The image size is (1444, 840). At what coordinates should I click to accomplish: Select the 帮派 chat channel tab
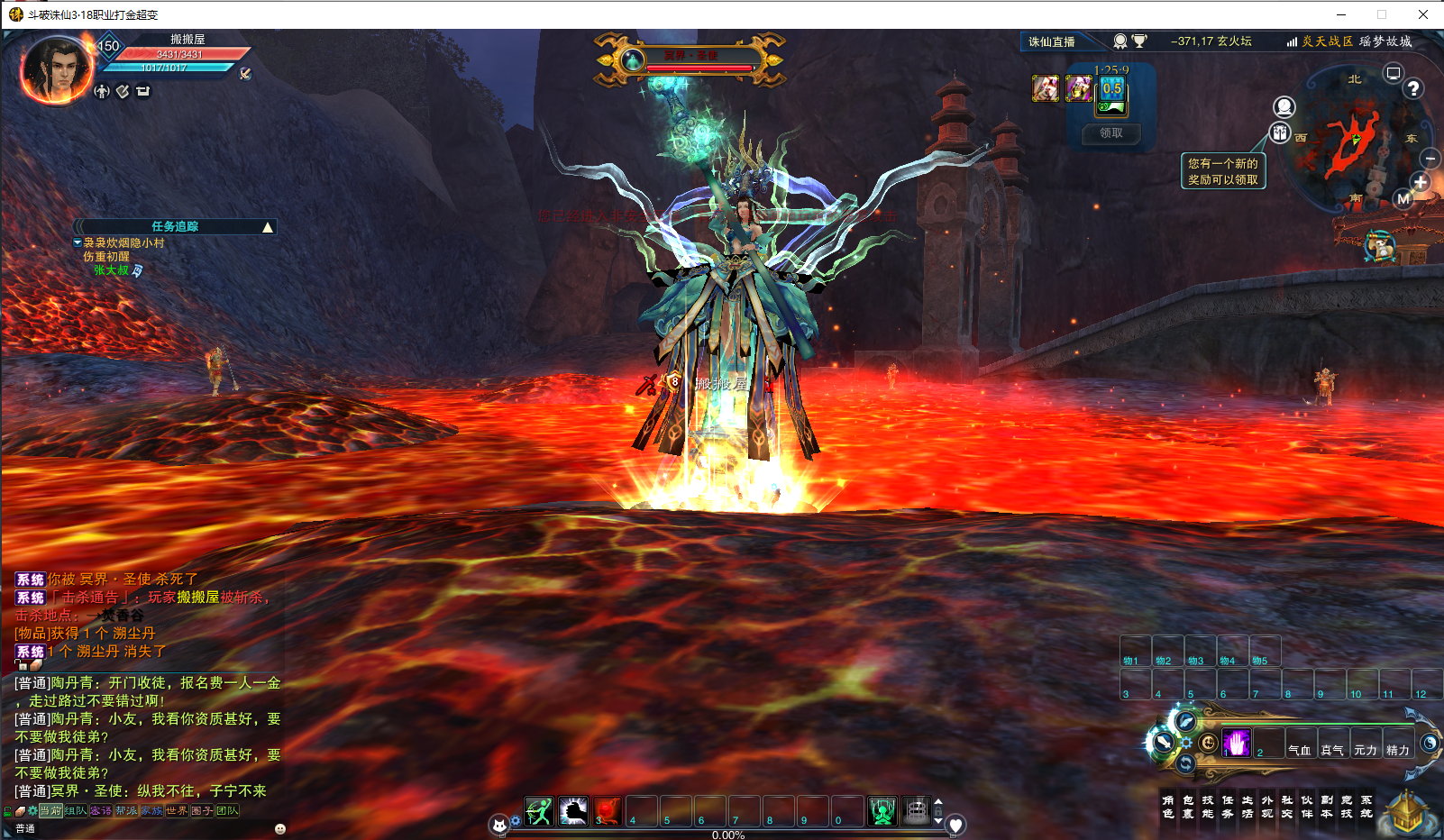[x=126, y=811]
